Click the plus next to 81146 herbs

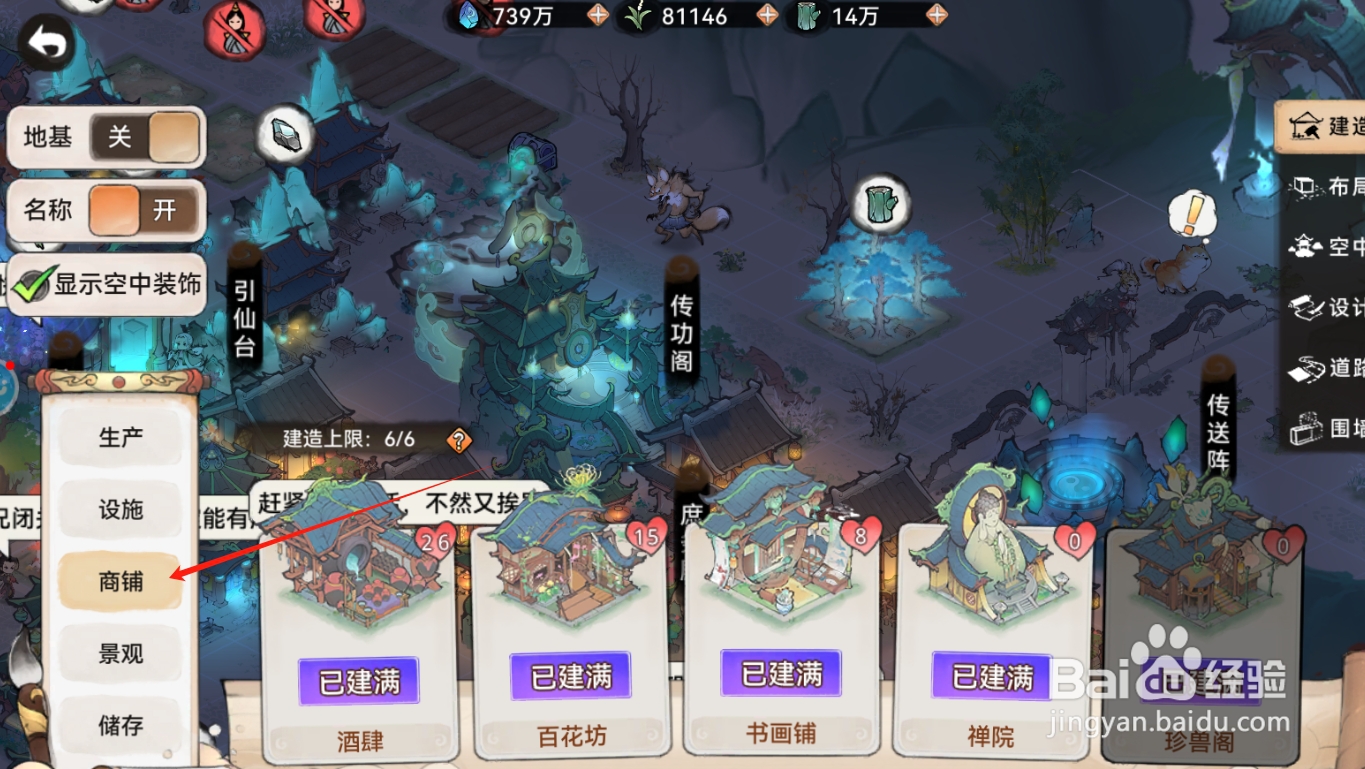[x=766, y=16]
